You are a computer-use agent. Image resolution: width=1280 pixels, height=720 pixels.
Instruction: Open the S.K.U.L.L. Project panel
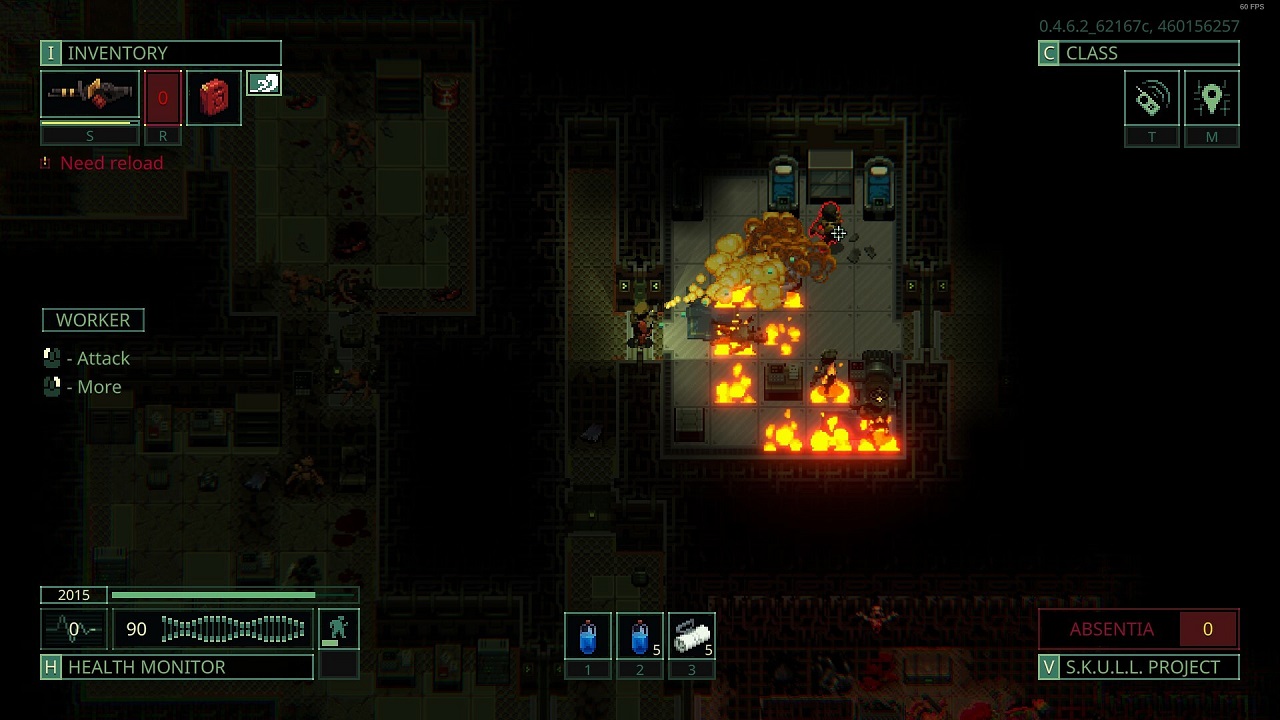pos(1139,667)
